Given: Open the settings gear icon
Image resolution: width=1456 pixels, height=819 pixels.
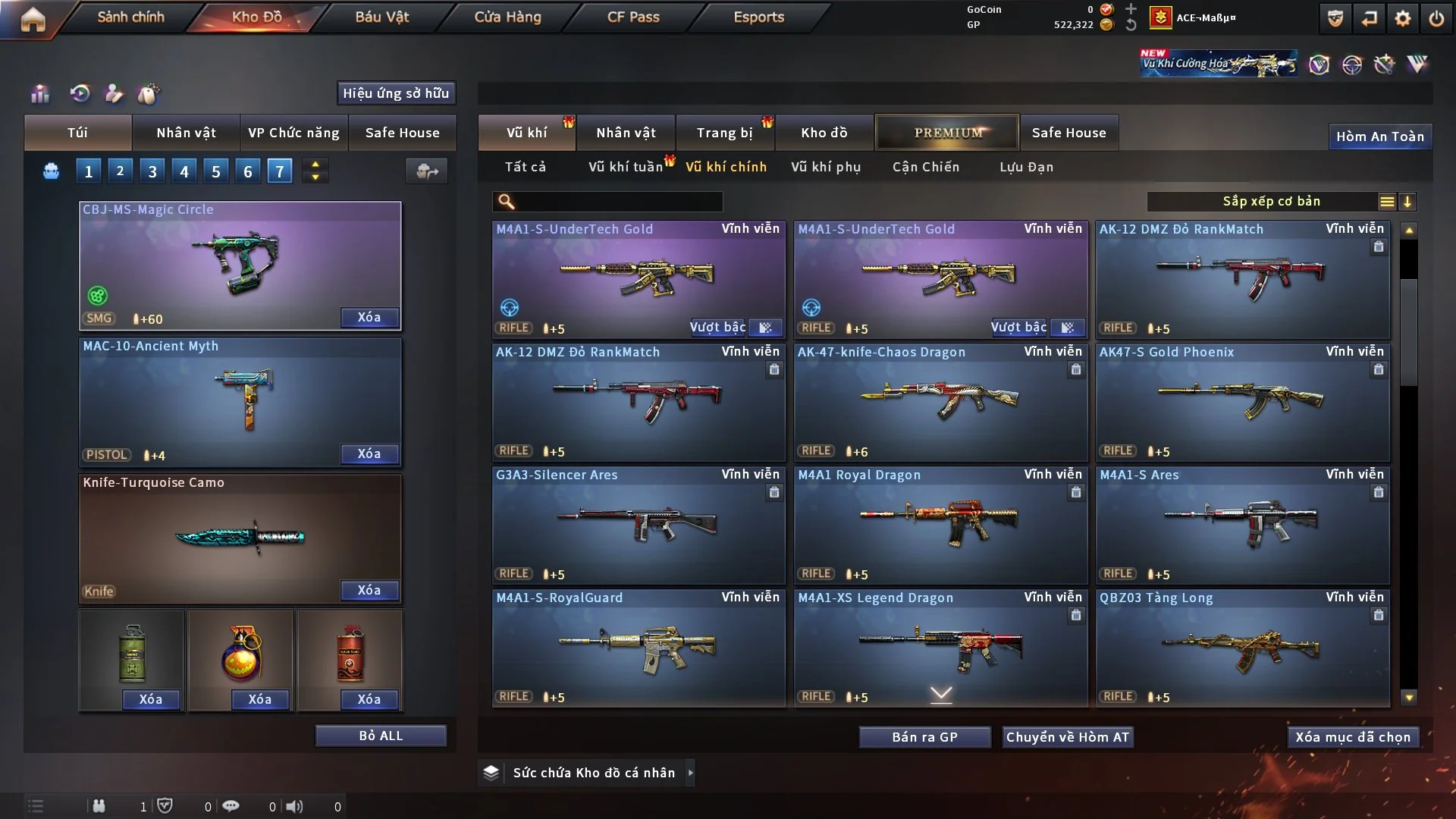Looking at the screenshot, I should tap(1402, 18).
